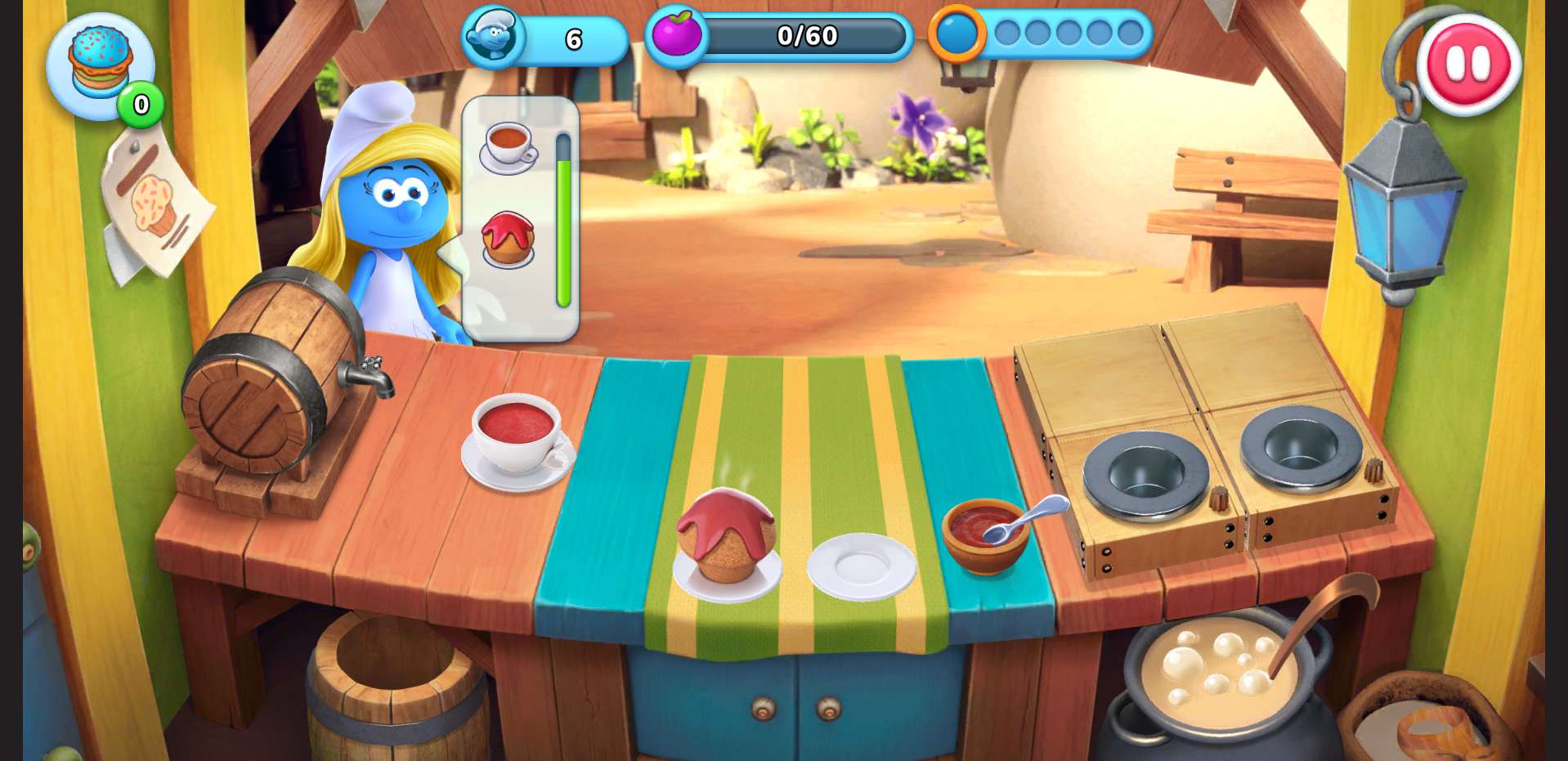Serve the red tea cup on the counter
The height and width of the screenshot is (761, 1568).
click(x=518, y=440)
